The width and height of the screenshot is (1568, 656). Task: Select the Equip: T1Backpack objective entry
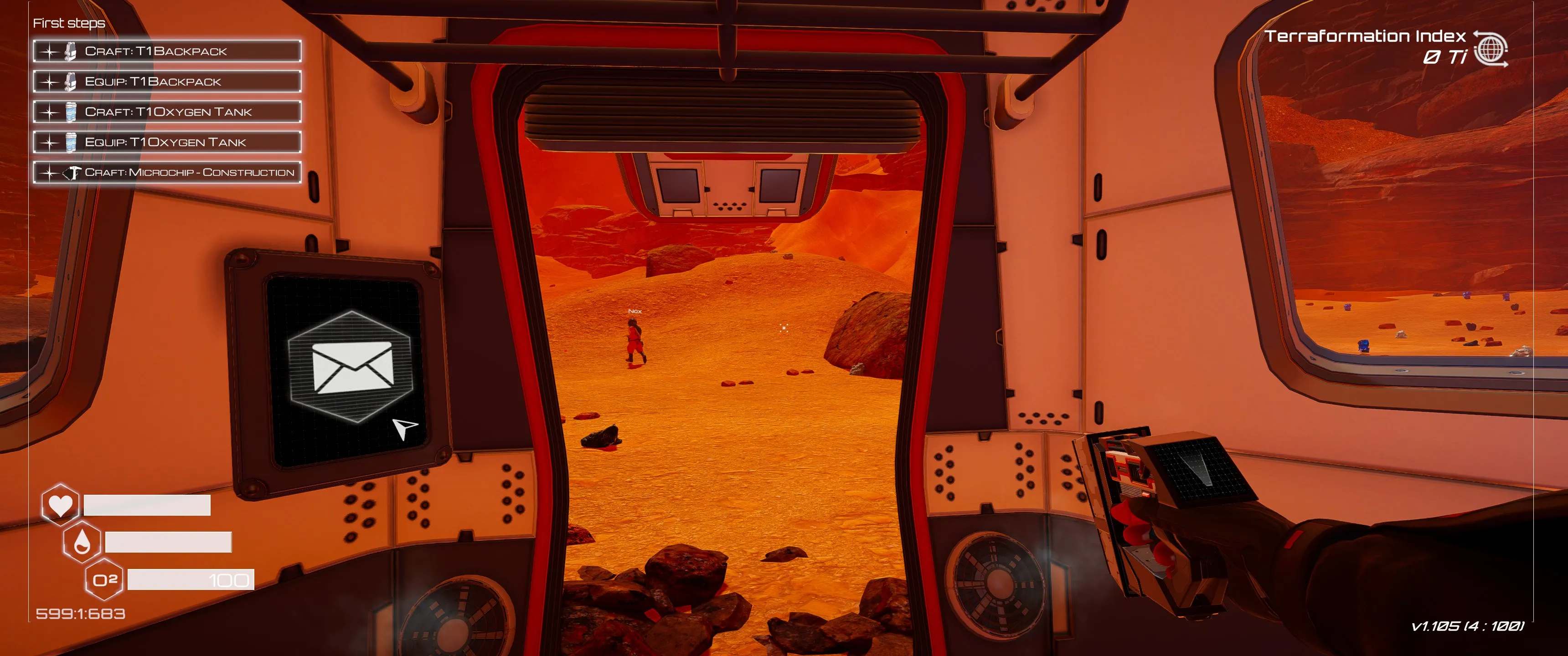click(x=170, y=82)
